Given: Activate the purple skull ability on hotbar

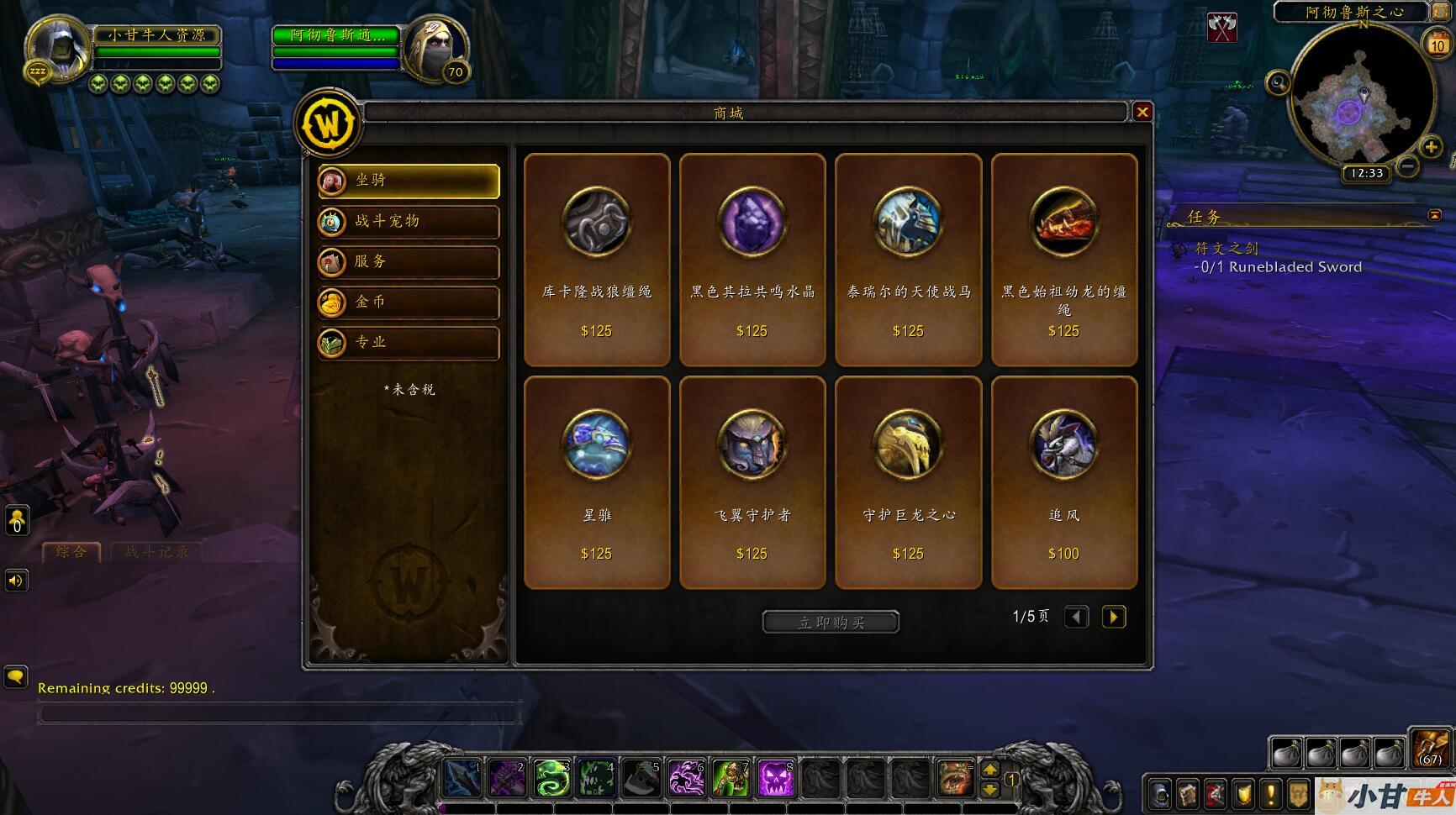Looking at the screenshot, I should point(776,779).
